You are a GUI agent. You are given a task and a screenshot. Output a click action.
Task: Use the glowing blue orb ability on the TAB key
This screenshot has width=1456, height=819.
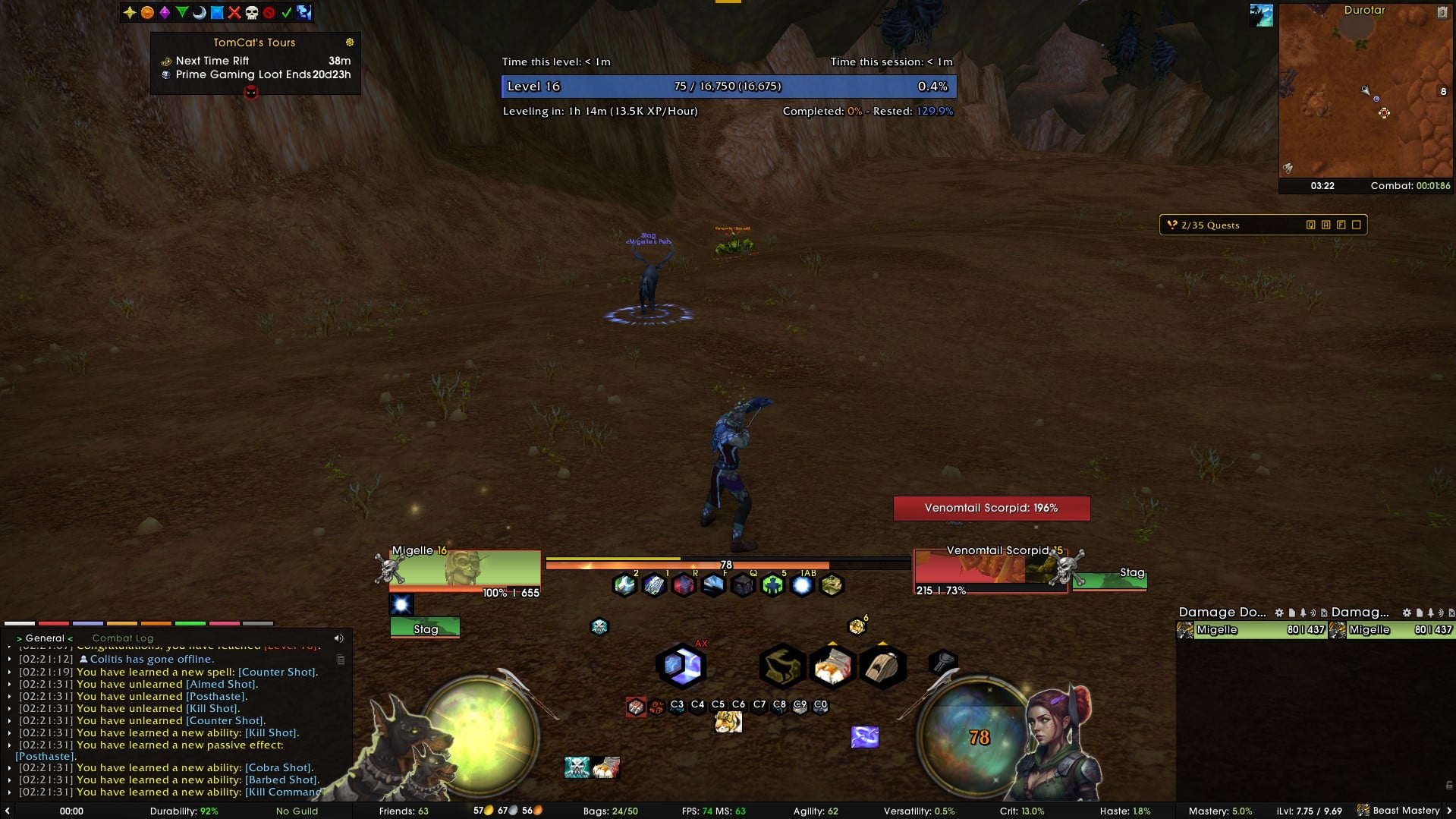[x=802, y=585]
